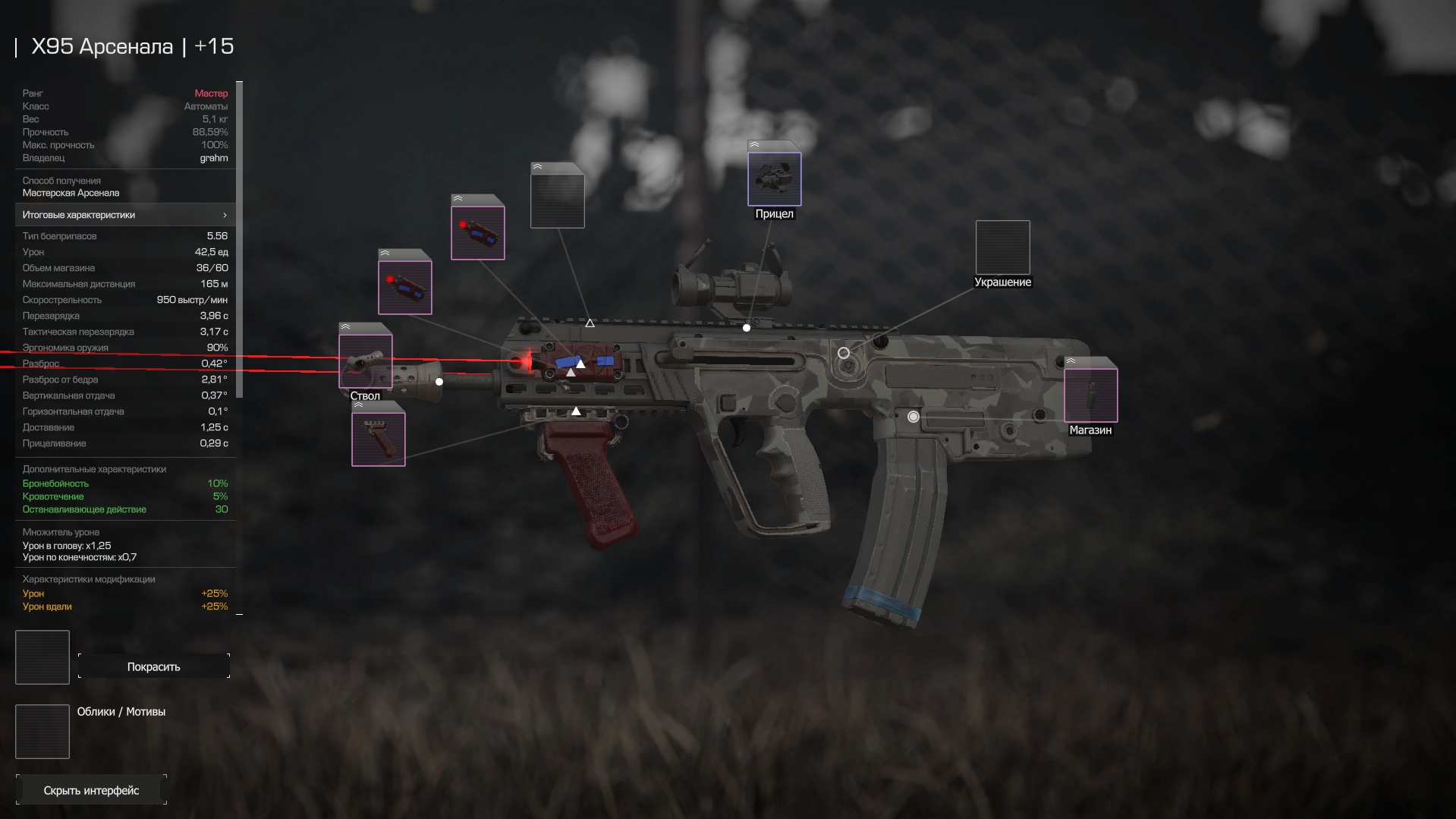This screenshot has height=819, width=1456.
Task: Select the Прицел sight attachment slot
Action: click(x=774, y=179)
